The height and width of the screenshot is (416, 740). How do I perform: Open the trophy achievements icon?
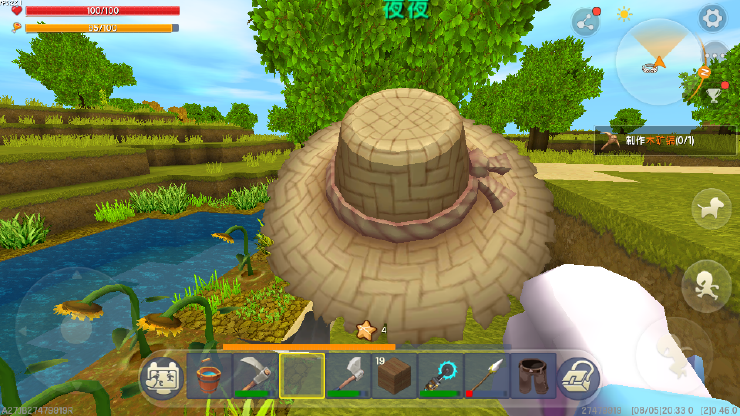click(713, 94)
